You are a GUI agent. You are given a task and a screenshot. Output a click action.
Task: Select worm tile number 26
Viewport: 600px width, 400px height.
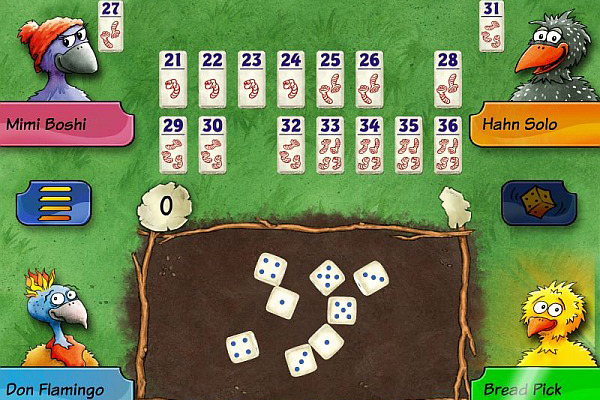click(369, 76)
